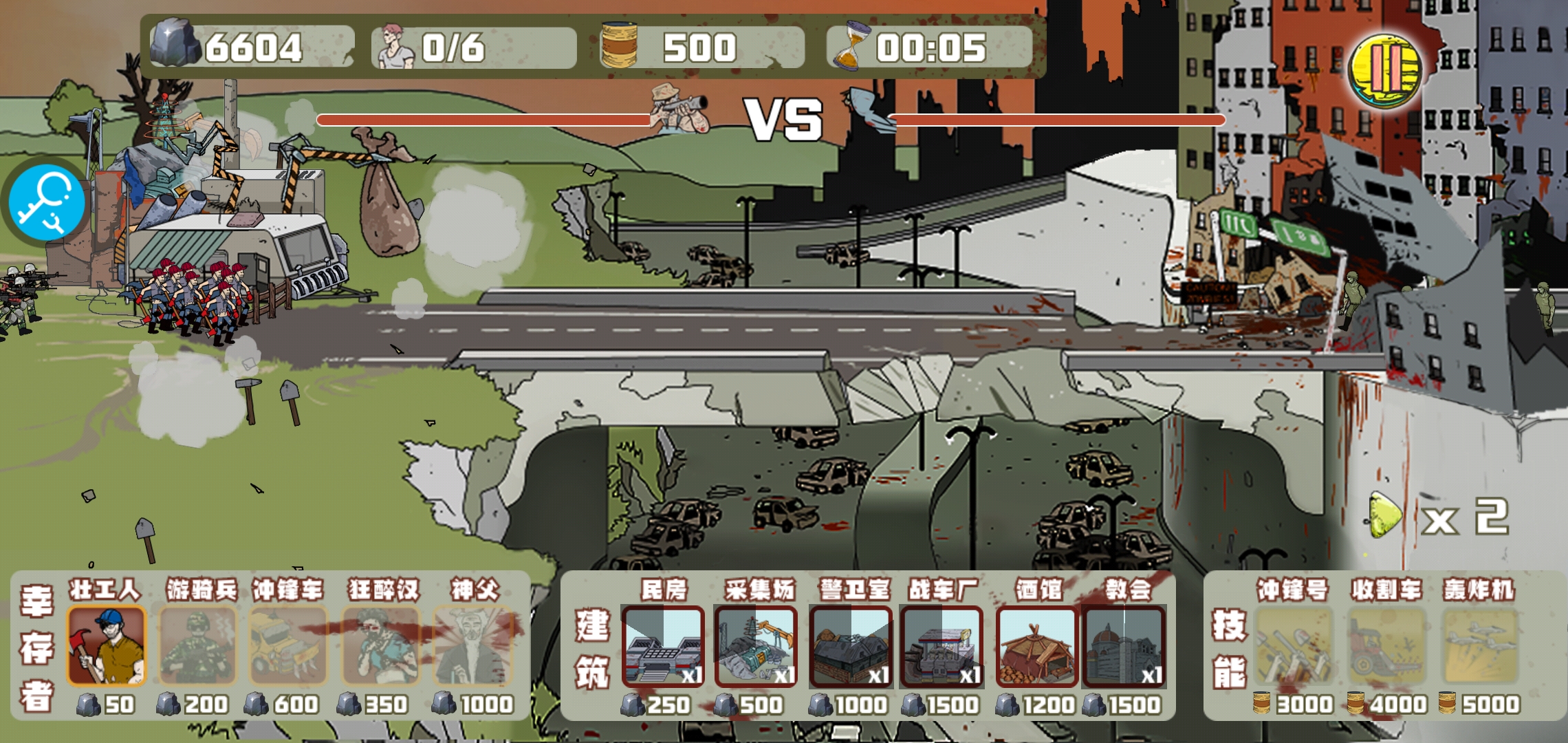Activate the 冲锋号 charge horn skill
1568x743 pixels.
point(1294,647)
